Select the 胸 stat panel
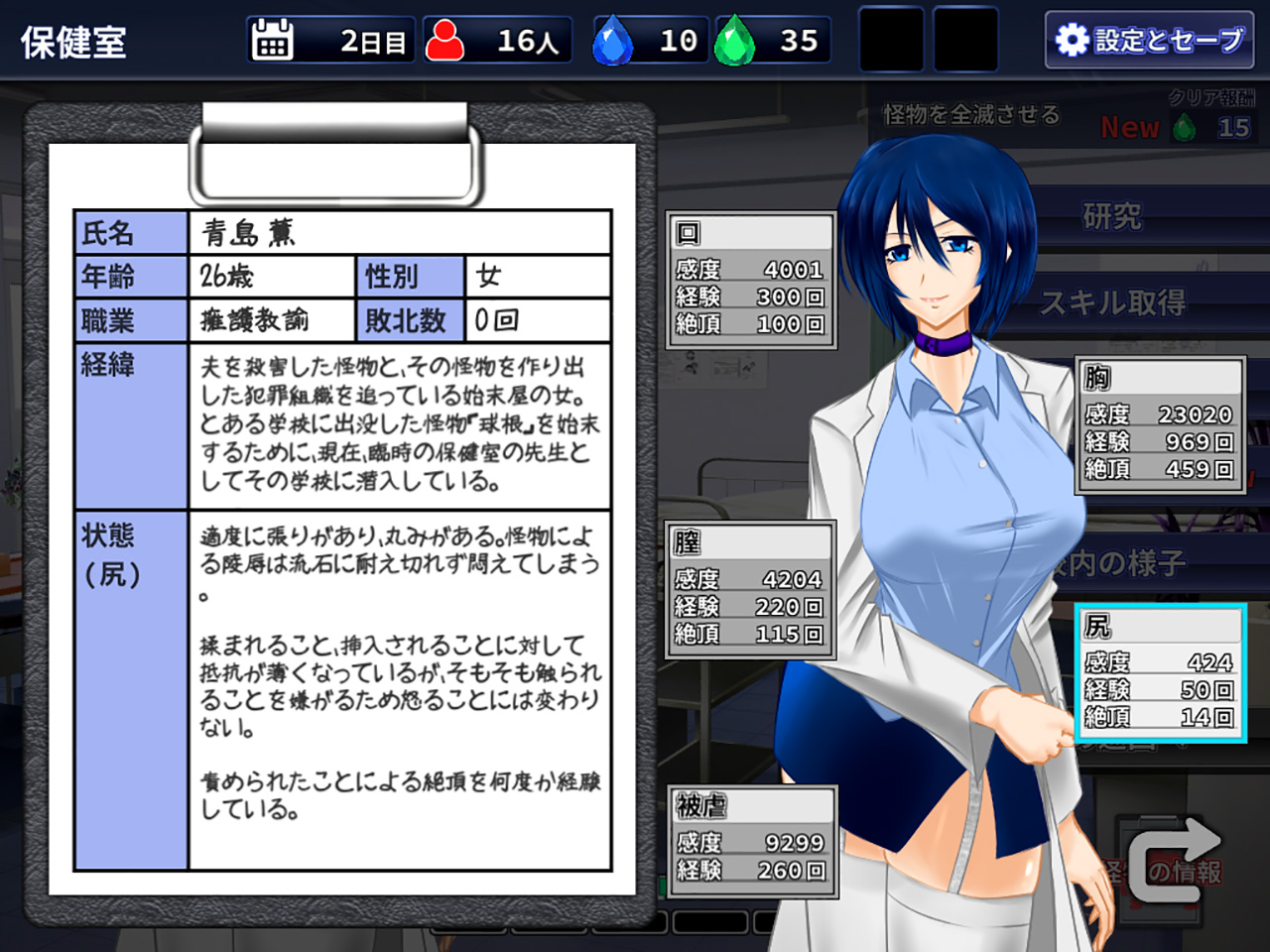This screenshot has height=952, width=1270. click(1160, 425)
